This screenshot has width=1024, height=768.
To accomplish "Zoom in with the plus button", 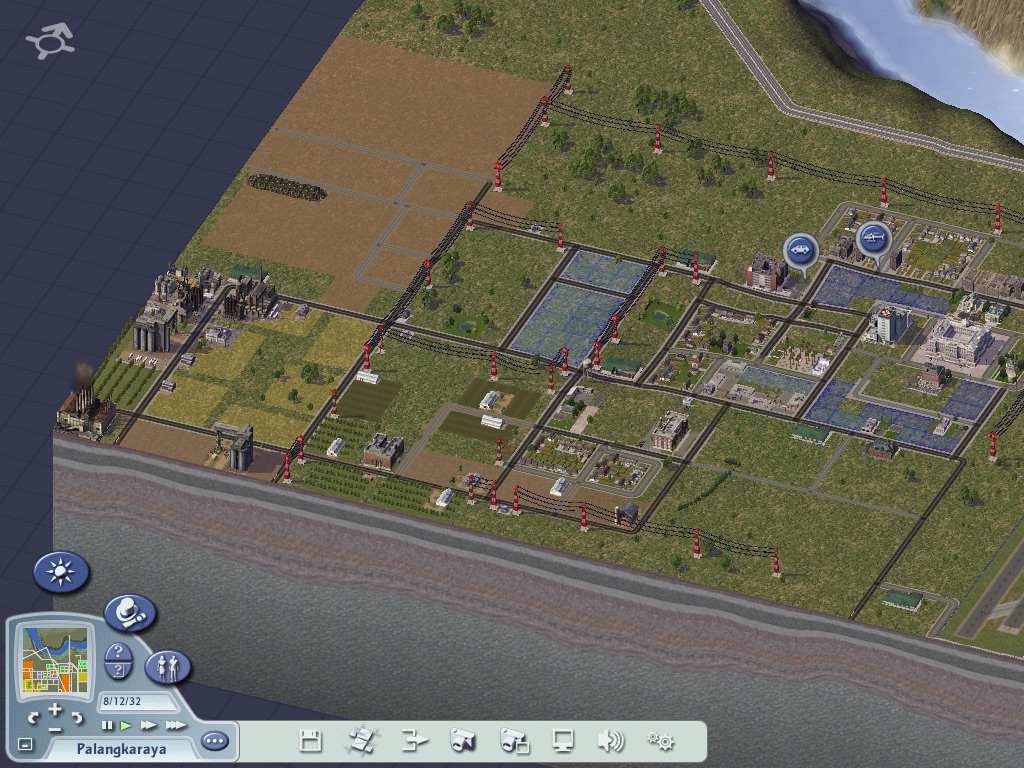I will click(x=55, y=710).
